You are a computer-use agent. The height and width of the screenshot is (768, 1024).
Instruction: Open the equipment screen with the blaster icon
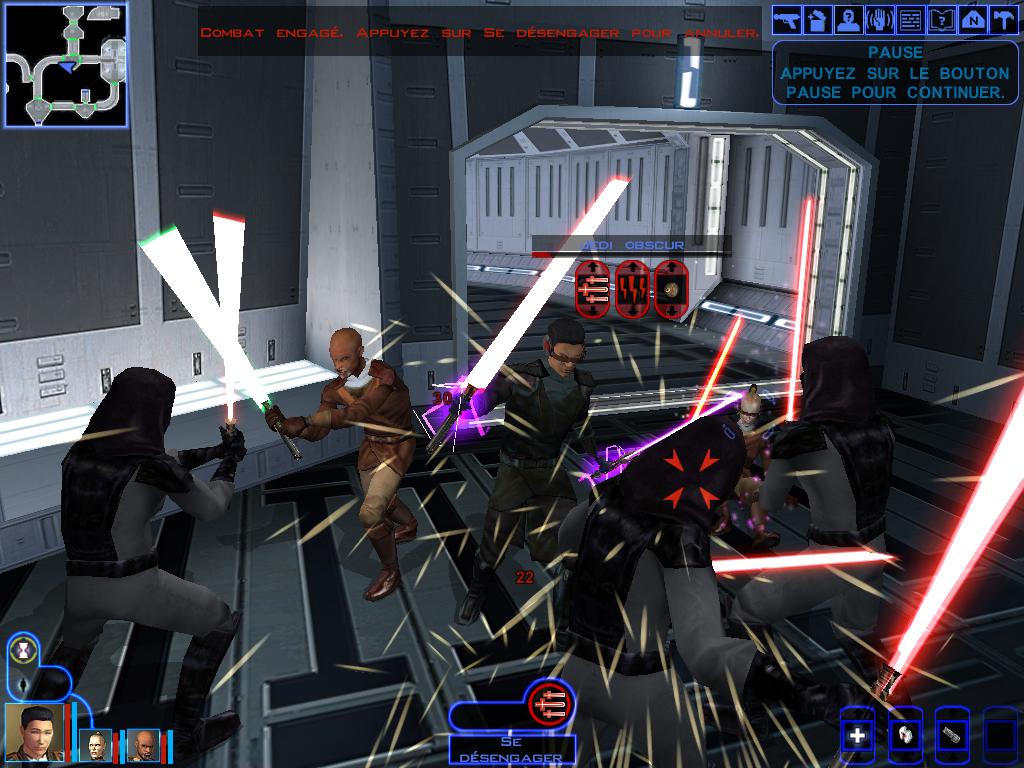[x=787, y=18]
